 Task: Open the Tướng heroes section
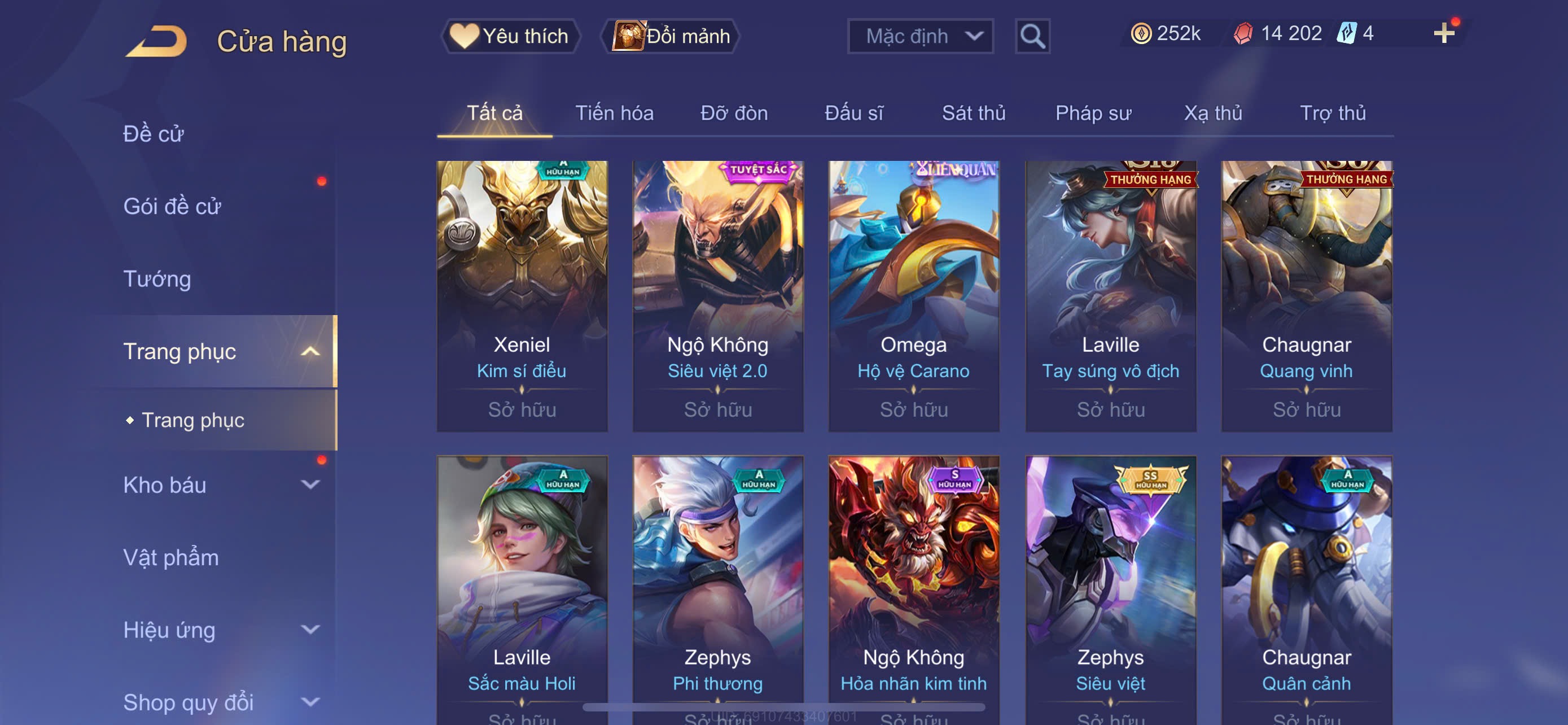(x=157, y=279)
